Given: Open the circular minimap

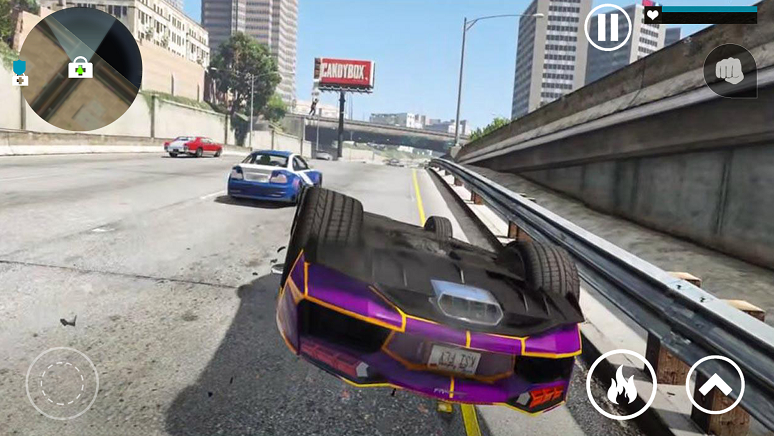Looking at the screenshot, I should [80, 68].
